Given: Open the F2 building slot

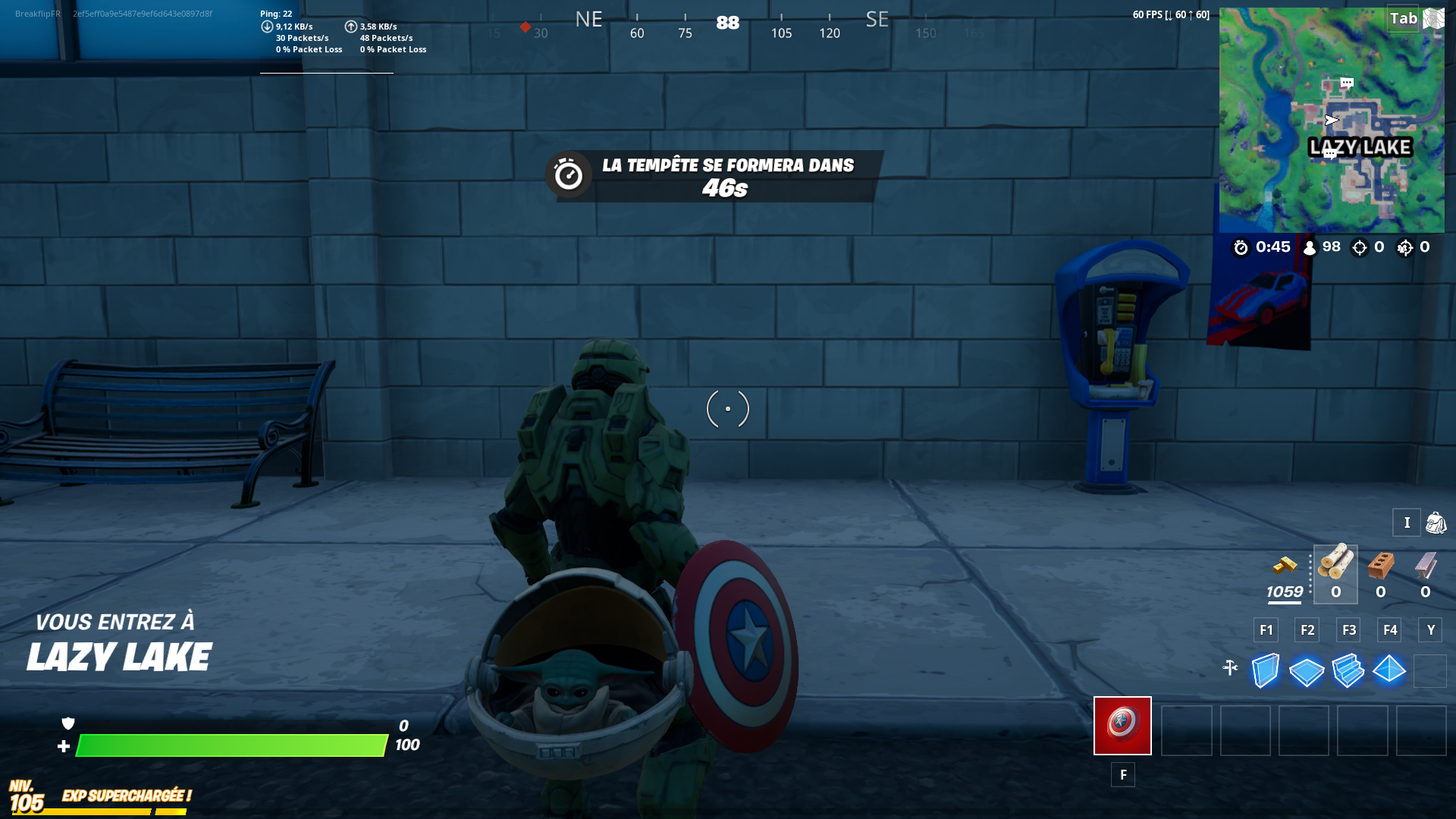Looking at the screenshot, I should click(1306, 629).
